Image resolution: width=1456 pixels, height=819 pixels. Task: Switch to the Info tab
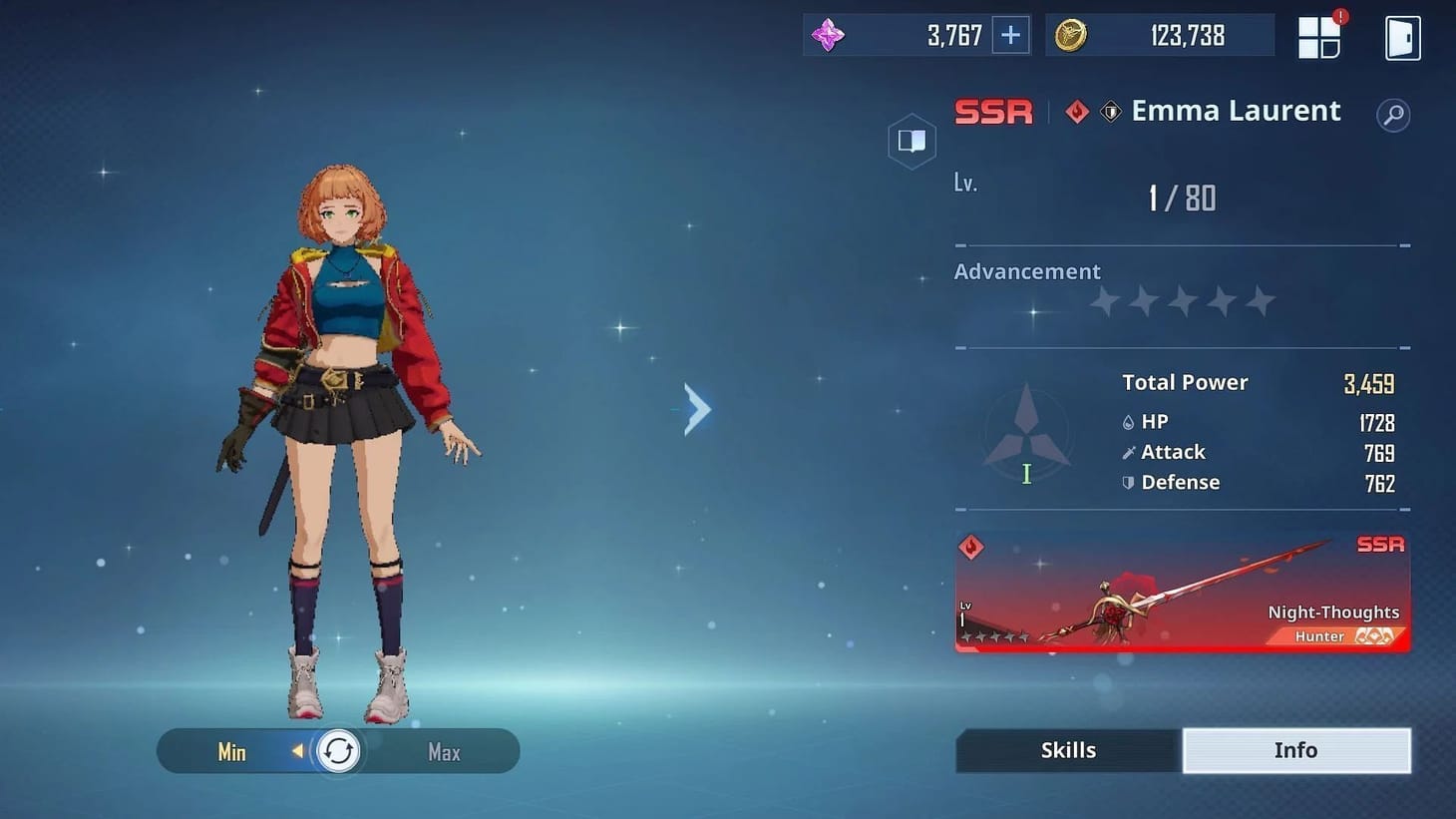point(1296,749)
